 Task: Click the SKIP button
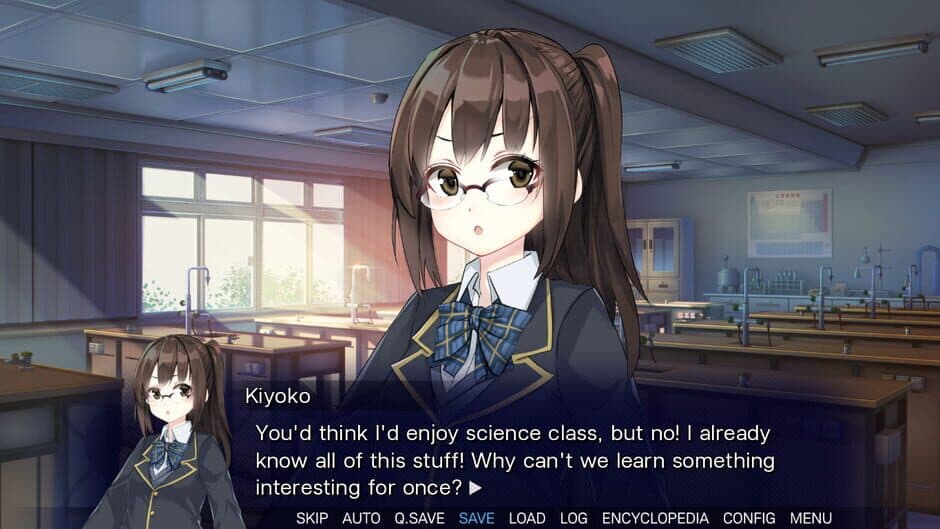coord(312,518)
